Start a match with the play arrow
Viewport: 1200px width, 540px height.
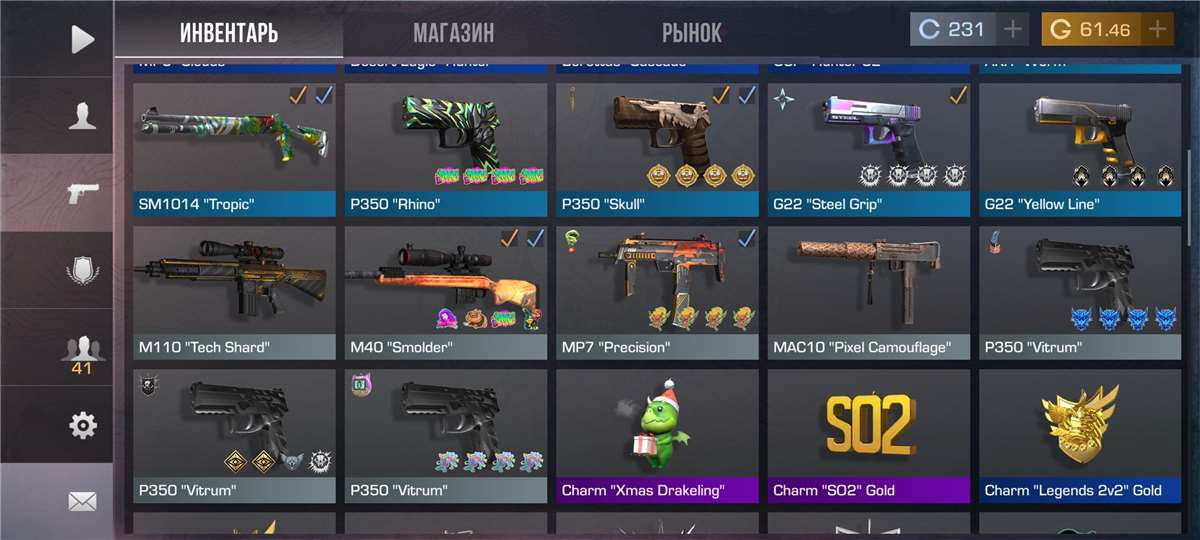tap(82, 39)
